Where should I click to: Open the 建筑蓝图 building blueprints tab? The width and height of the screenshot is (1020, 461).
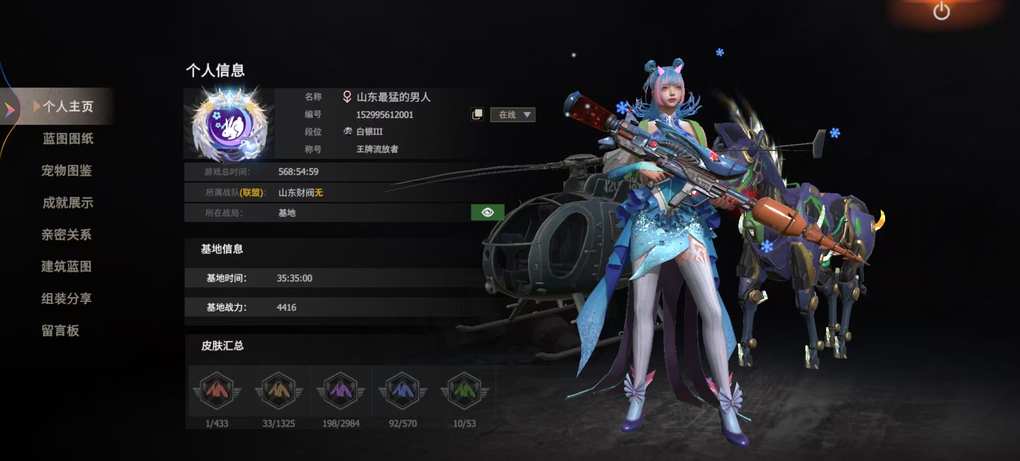coord(67,266)
